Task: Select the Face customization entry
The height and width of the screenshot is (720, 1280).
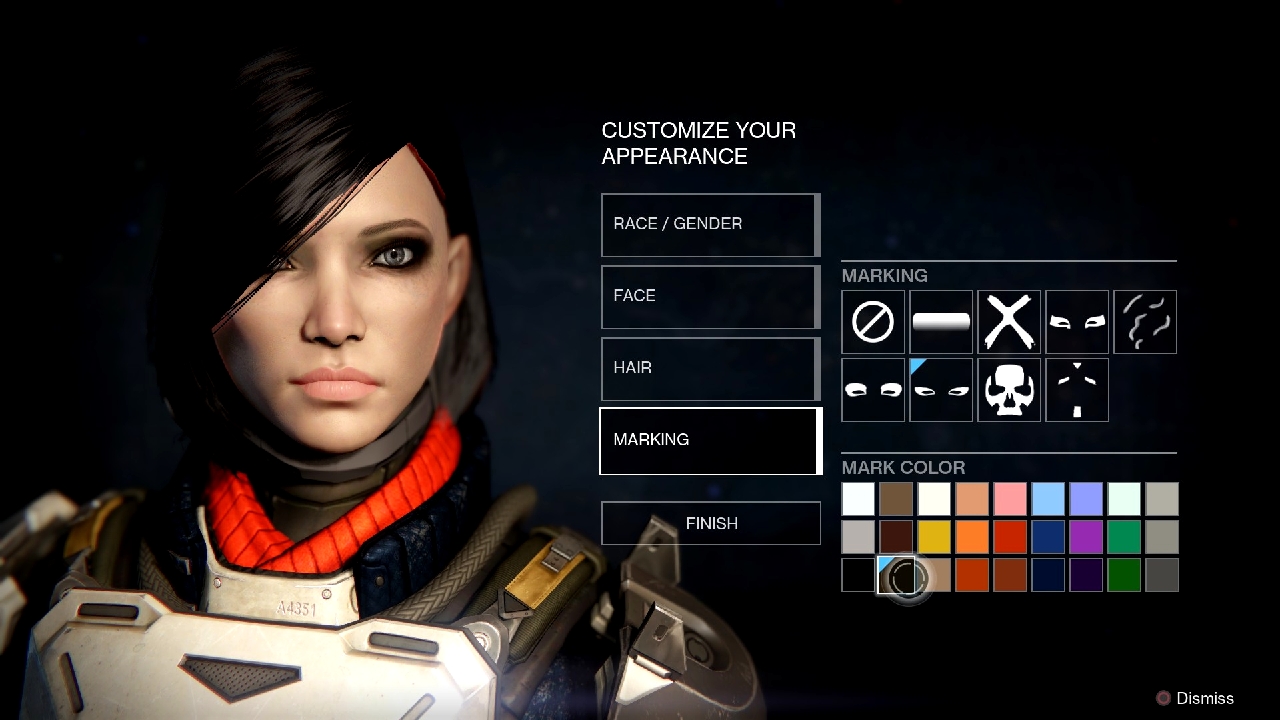Action: [x=710, y=296]
